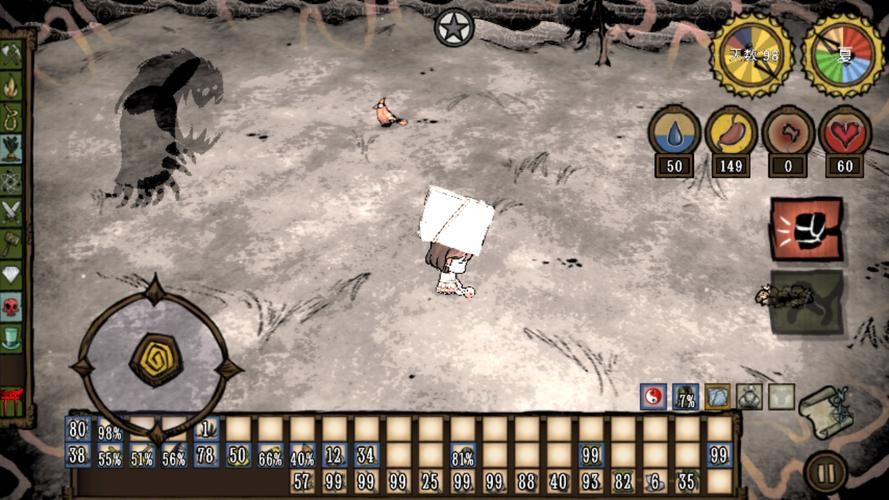Tap the star badge at the top
This screenshot has width=889, height=500.
453,27
